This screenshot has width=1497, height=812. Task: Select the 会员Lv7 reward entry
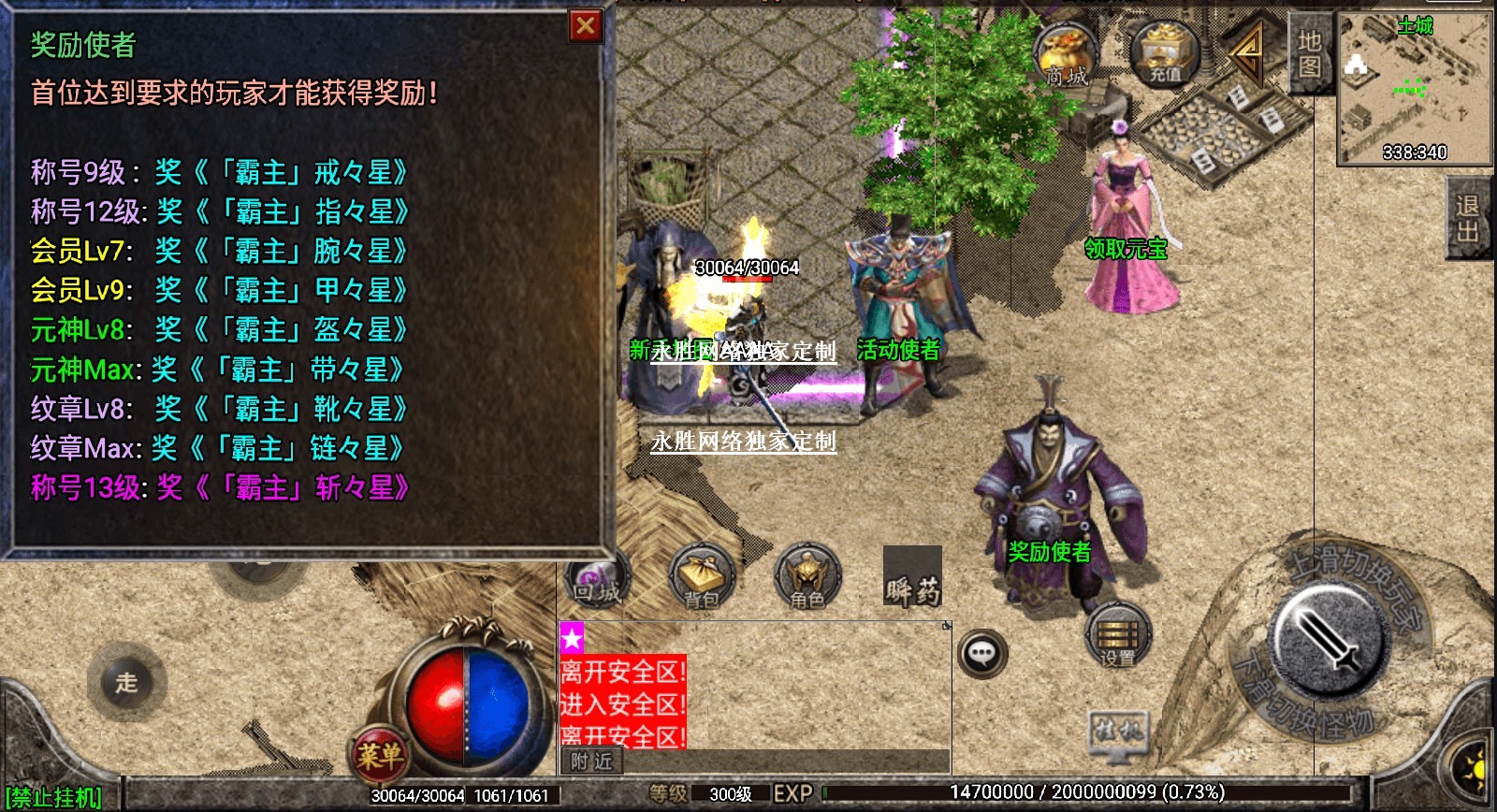tap(220, 251)
